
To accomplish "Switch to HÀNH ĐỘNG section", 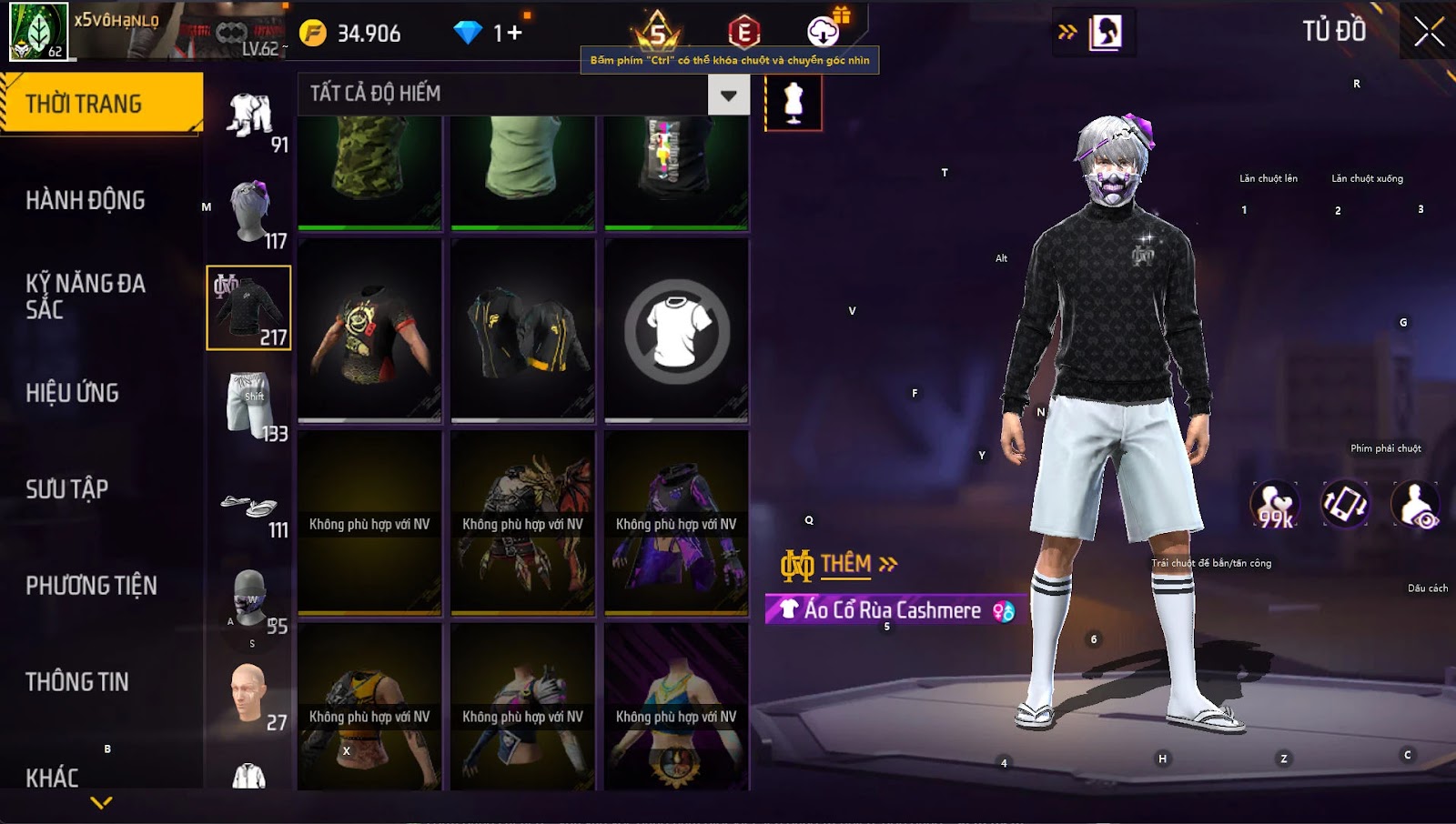I will point(86,200).
